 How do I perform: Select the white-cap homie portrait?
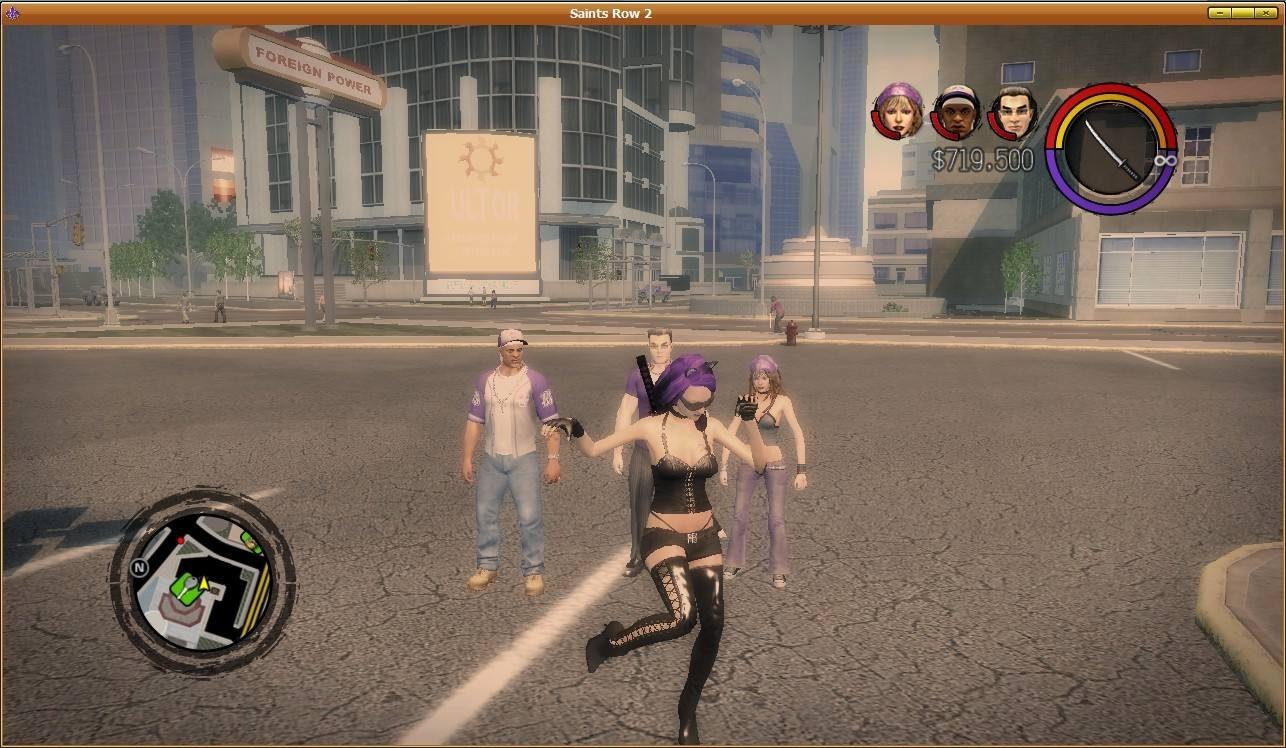tap(957, 111)
